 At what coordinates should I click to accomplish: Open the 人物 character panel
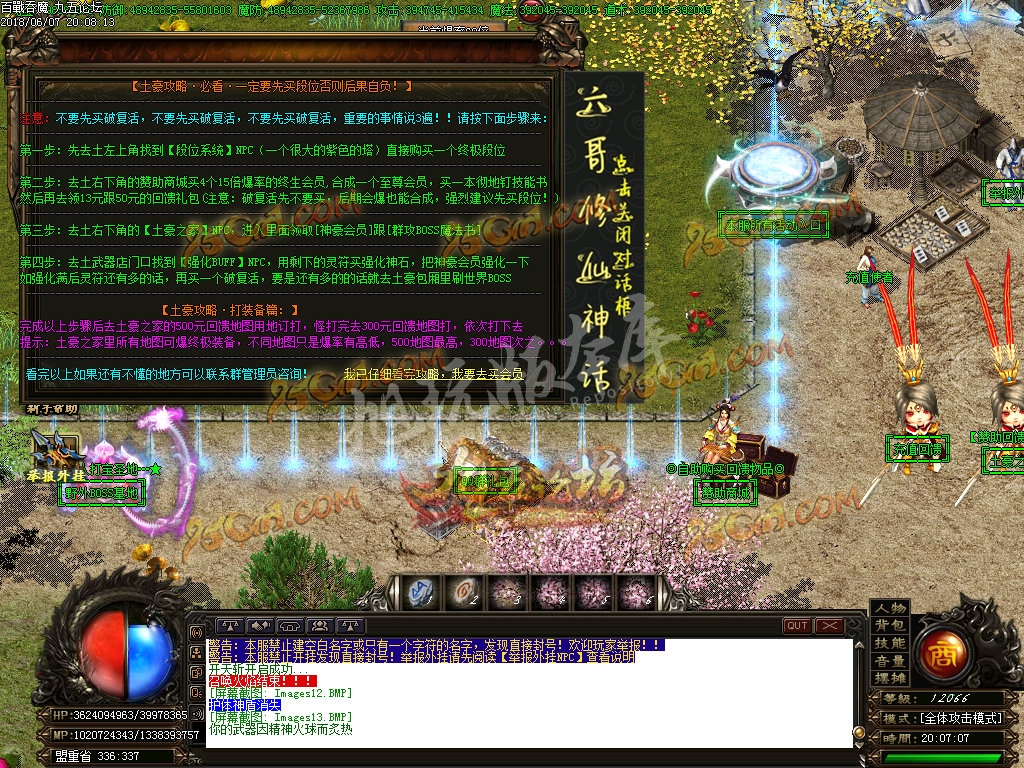(890, 608)
